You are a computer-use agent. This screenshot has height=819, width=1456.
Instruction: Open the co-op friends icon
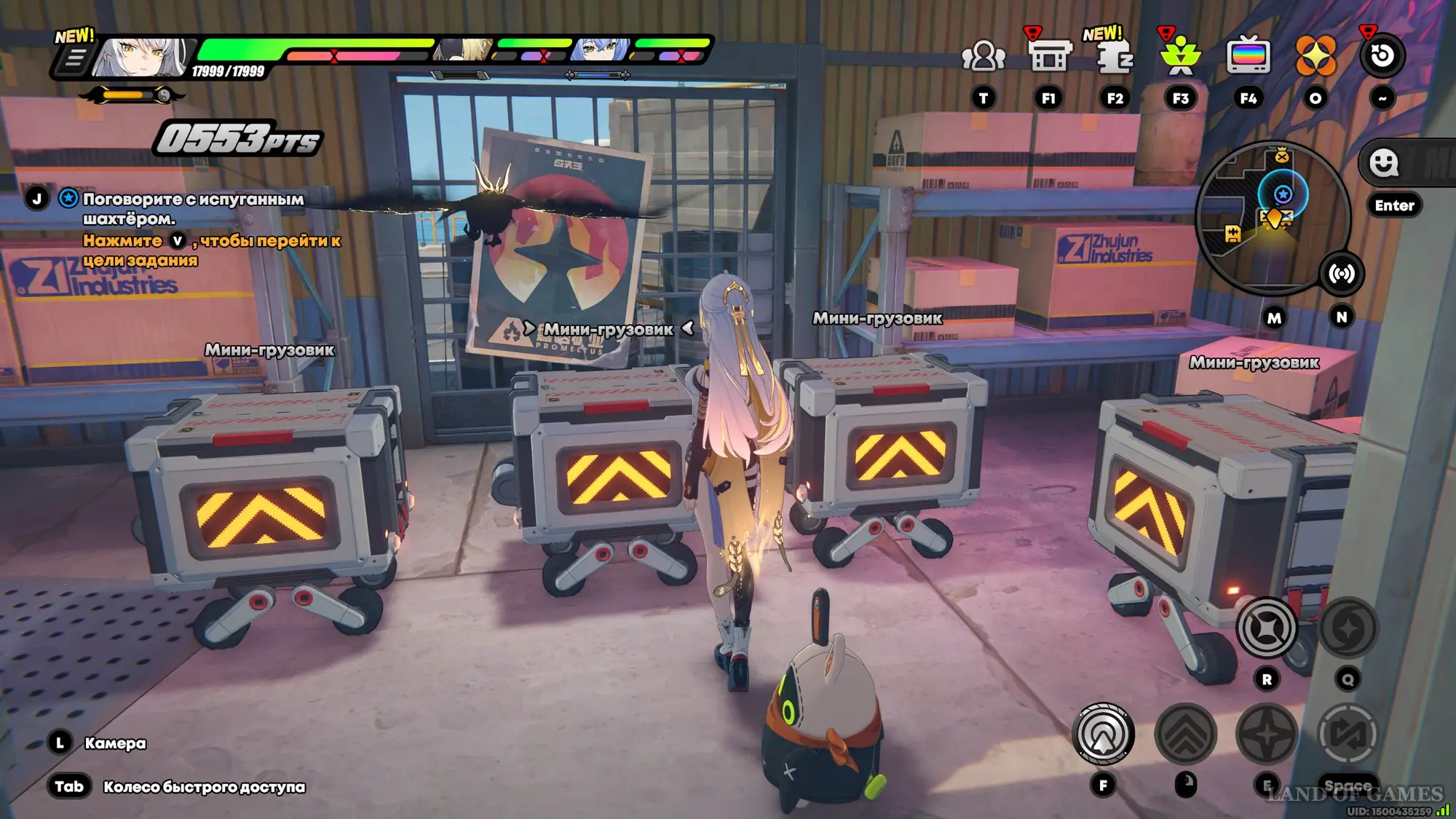coord(983,57)
